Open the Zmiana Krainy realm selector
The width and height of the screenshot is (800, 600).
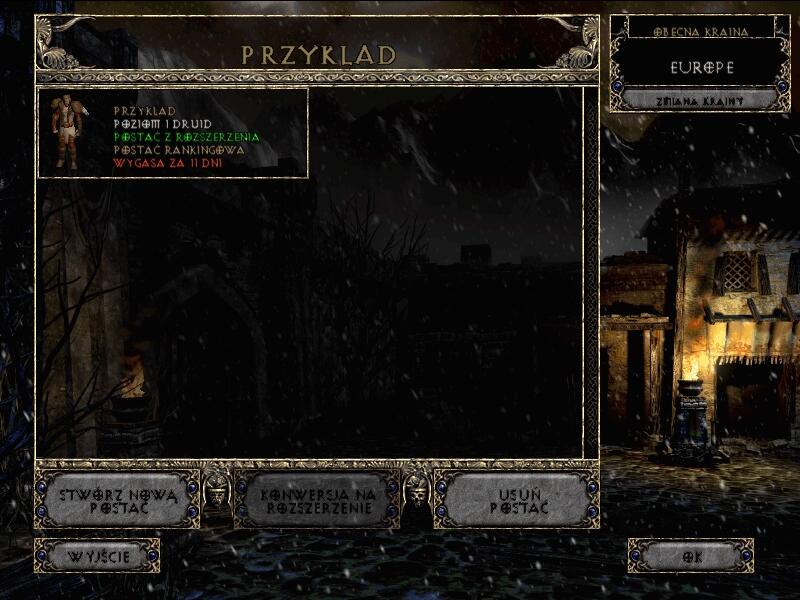click(x=699, y=100)
